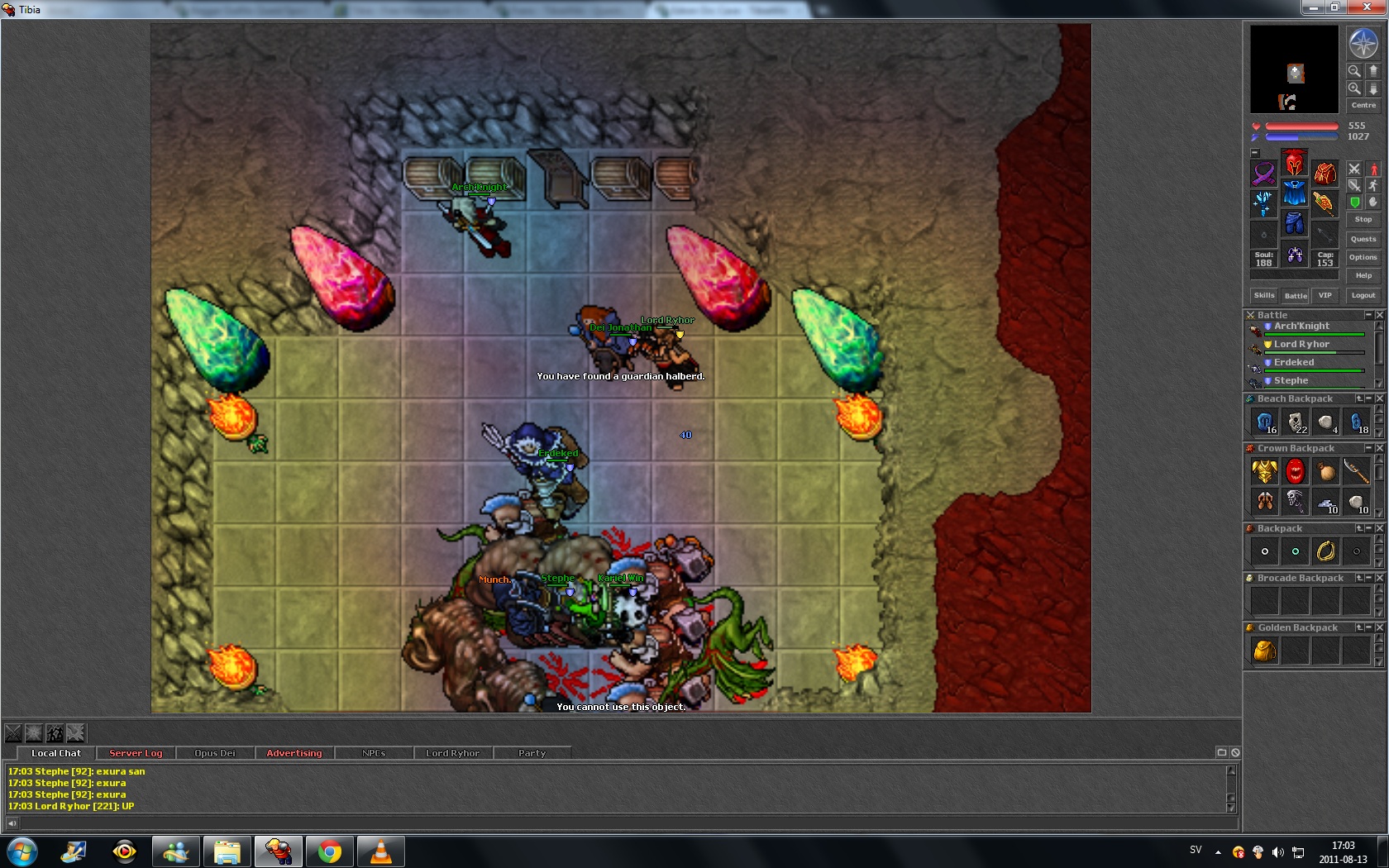This screenshot has width=1389, height=868.
Task: Click the Logout button
Action: pos(1363,295)
